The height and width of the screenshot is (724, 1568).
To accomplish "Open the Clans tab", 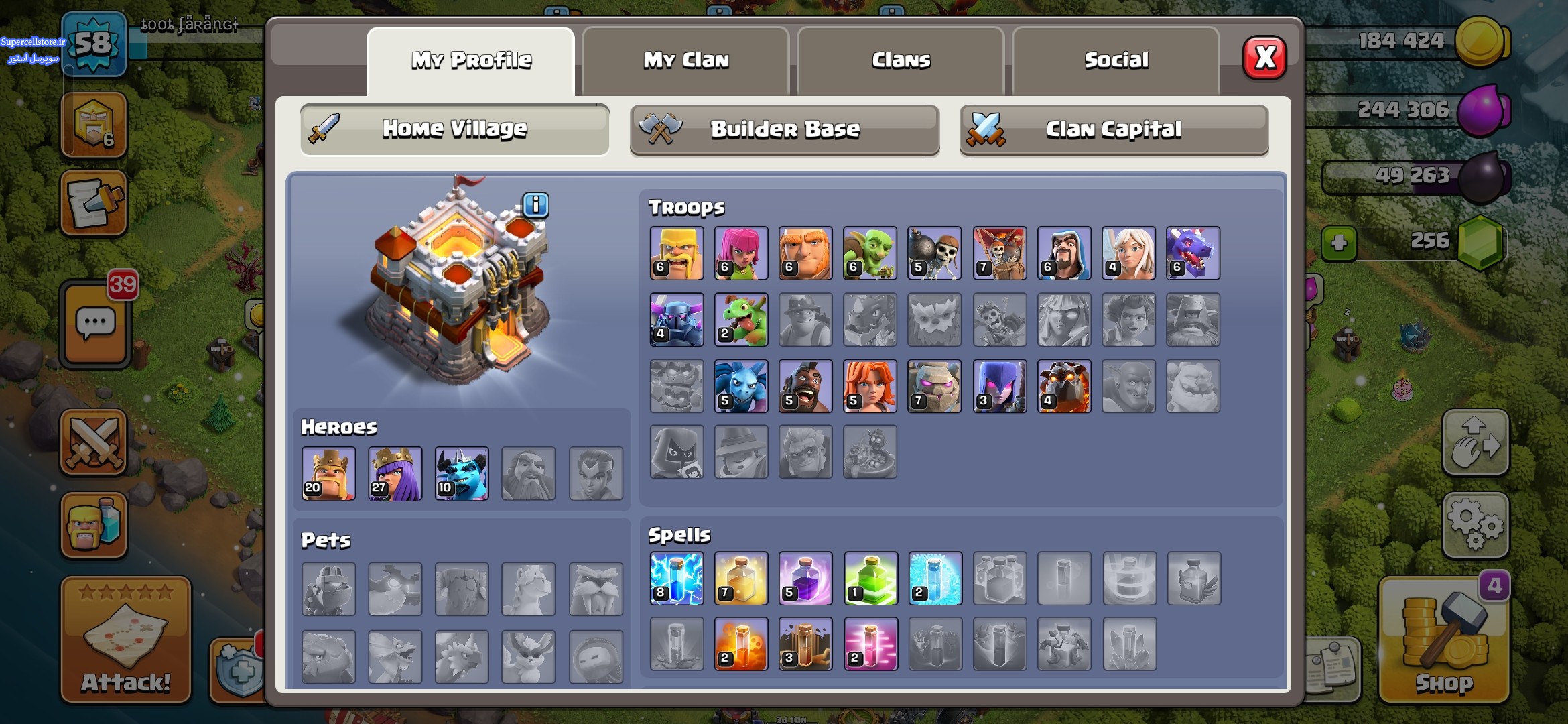I will click(901, 60).
